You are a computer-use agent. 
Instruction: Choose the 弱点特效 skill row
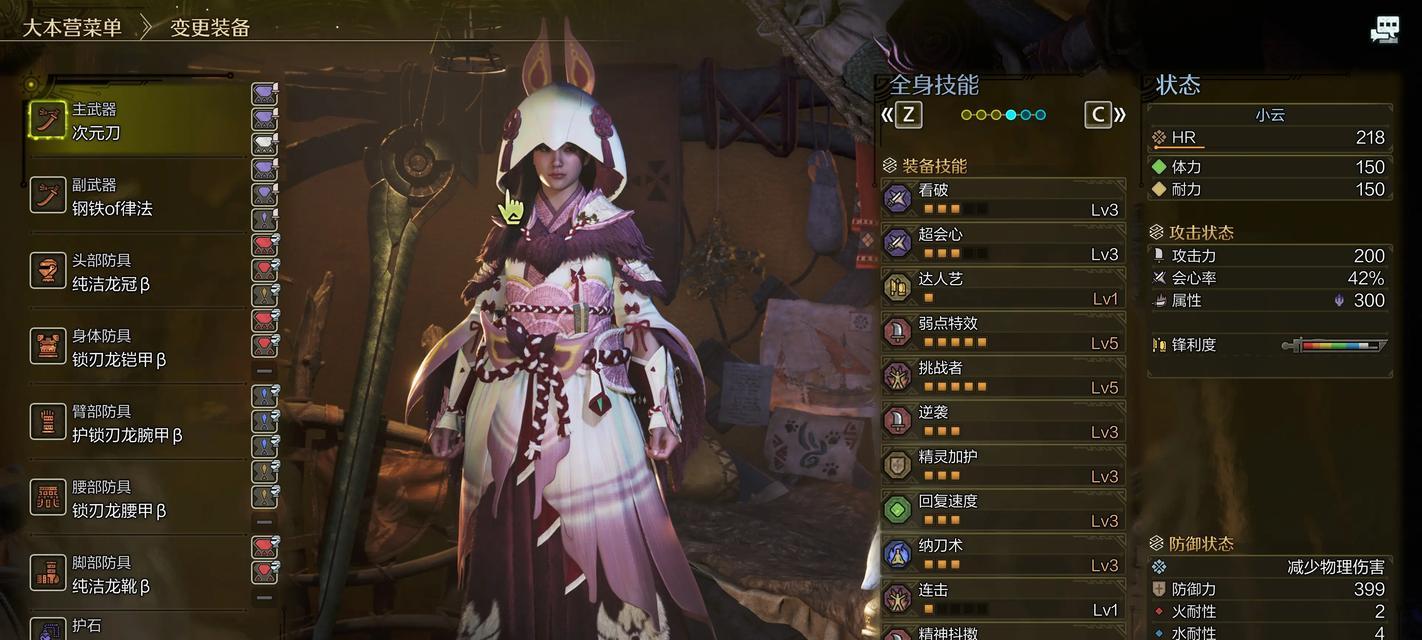1003,332
